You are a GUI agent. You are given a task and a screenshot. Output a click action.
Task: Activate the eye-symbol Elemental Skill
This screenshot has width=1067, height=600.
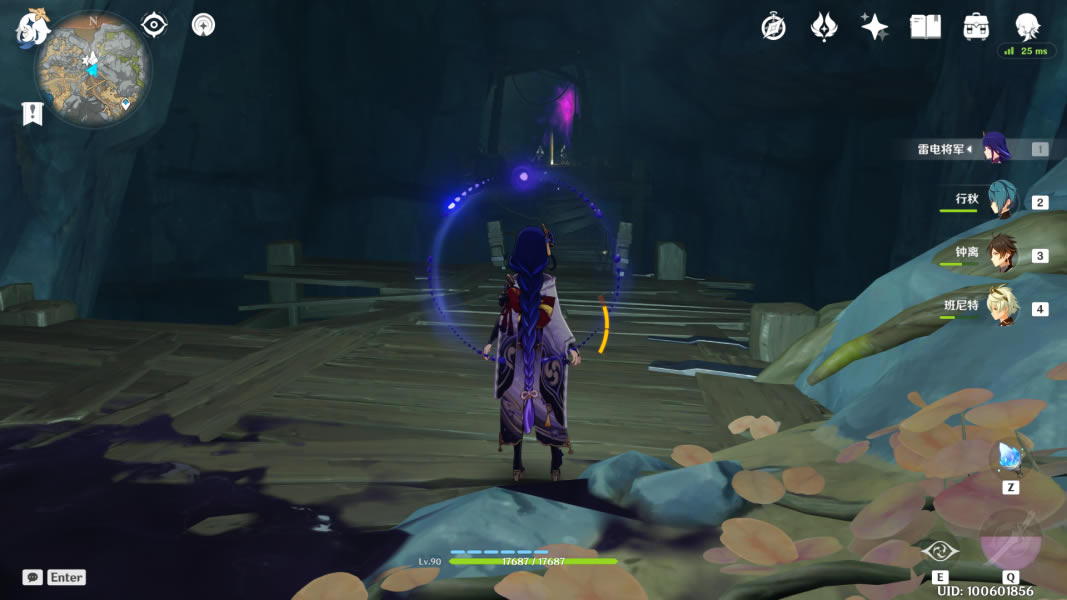pyautogui.click(x=940, y=551)
